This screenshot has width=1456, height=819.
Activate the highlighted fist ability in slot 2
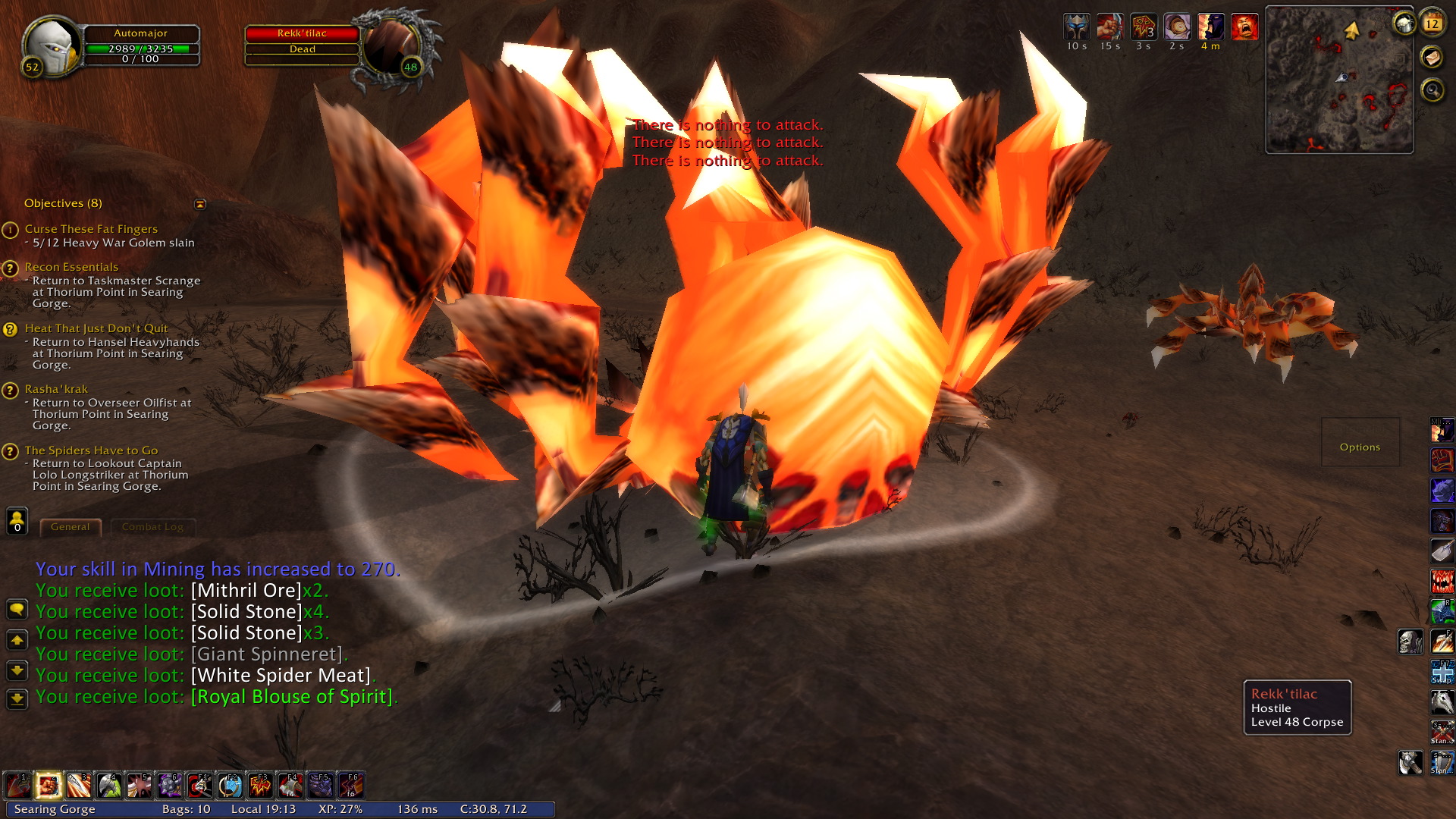[x=49, y=786]
